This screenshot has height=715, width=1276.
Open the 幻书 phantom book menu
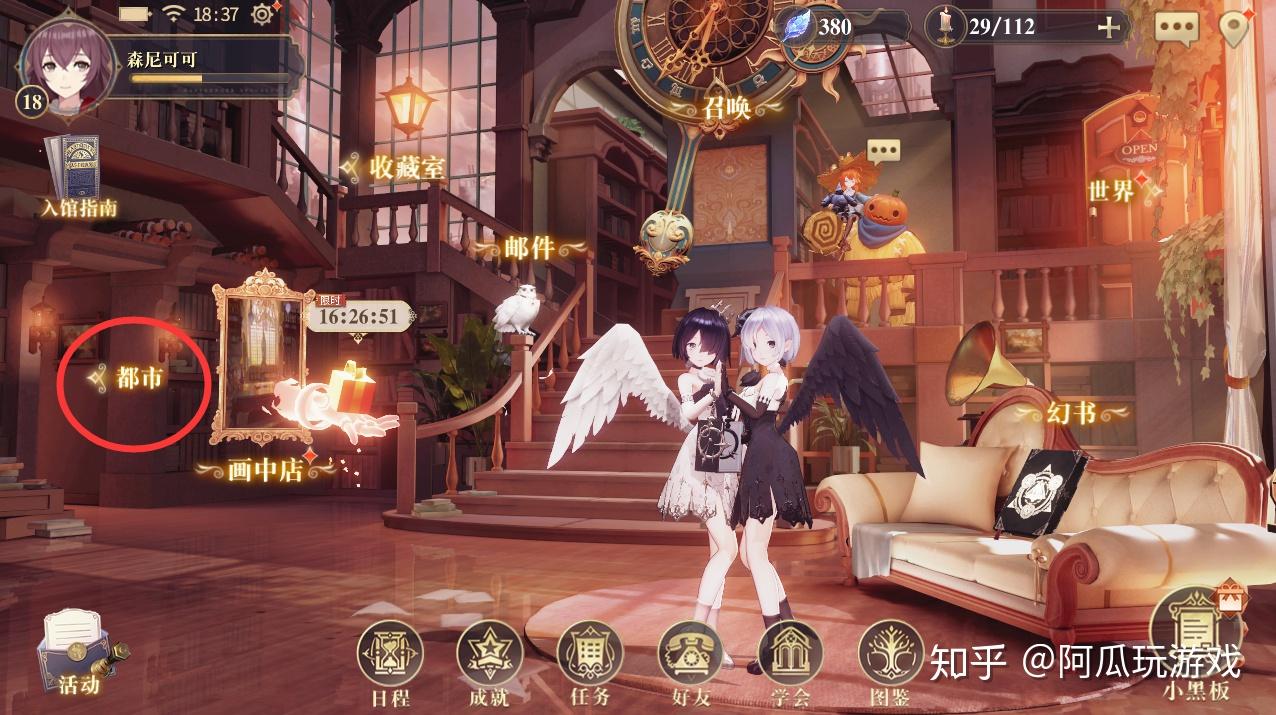(x=1070, y=411)
